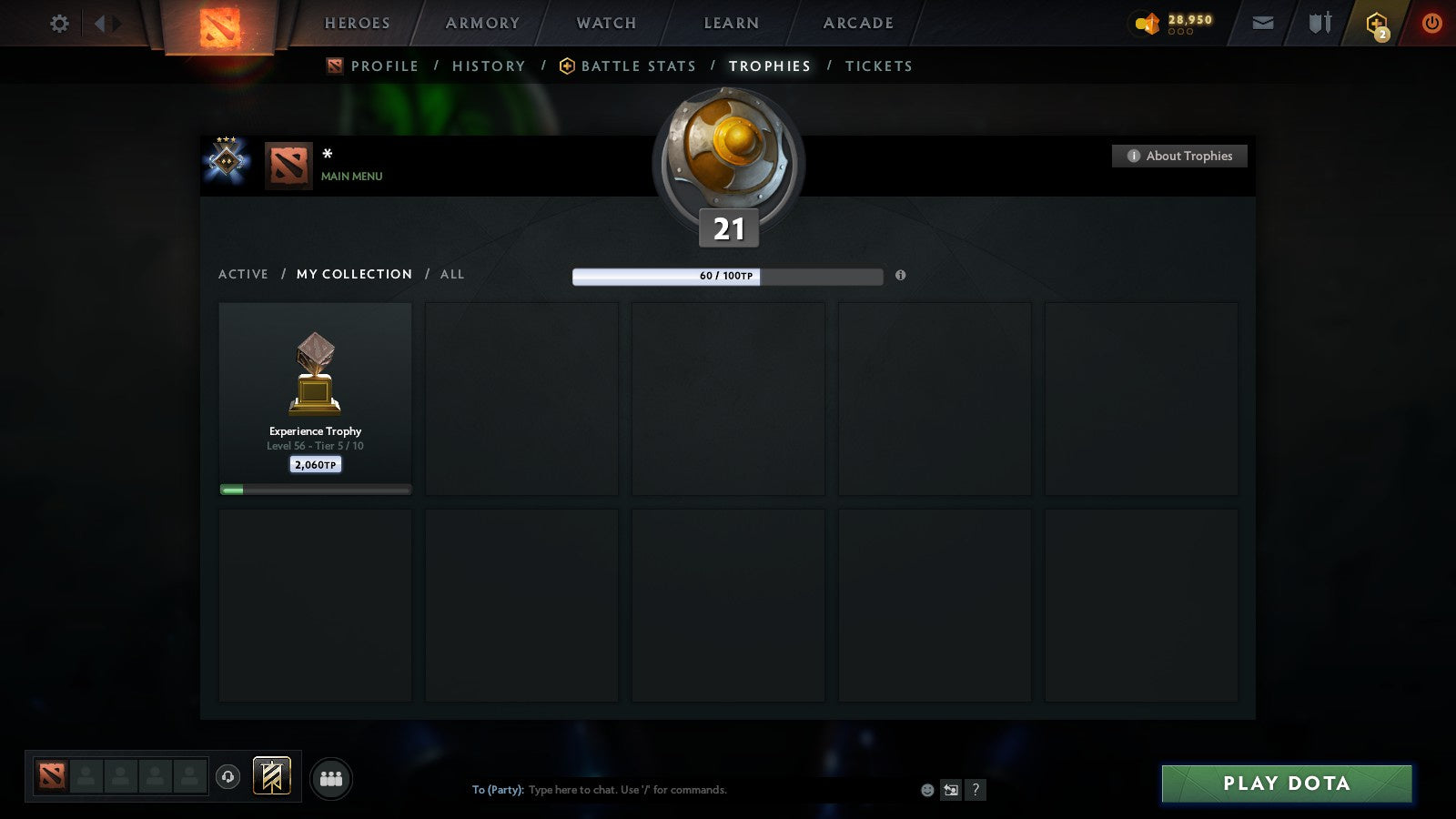This screenshot has width=1456, height=819.
Task: Switch to the HISTORY tab
Action: 489,66
